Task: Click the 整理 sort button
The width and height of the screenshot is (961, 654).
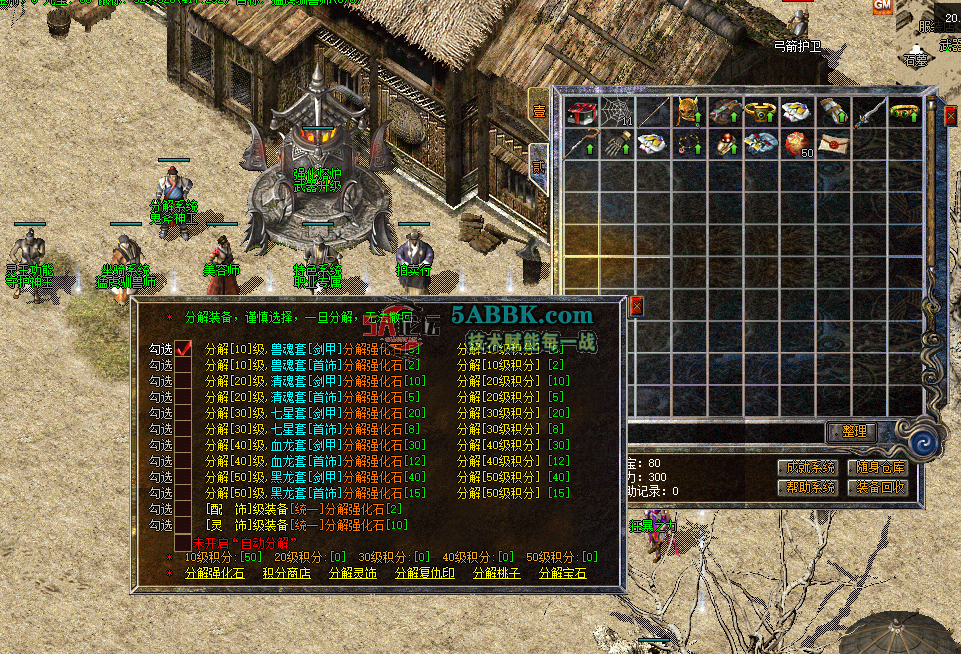Action: point(852,432)
